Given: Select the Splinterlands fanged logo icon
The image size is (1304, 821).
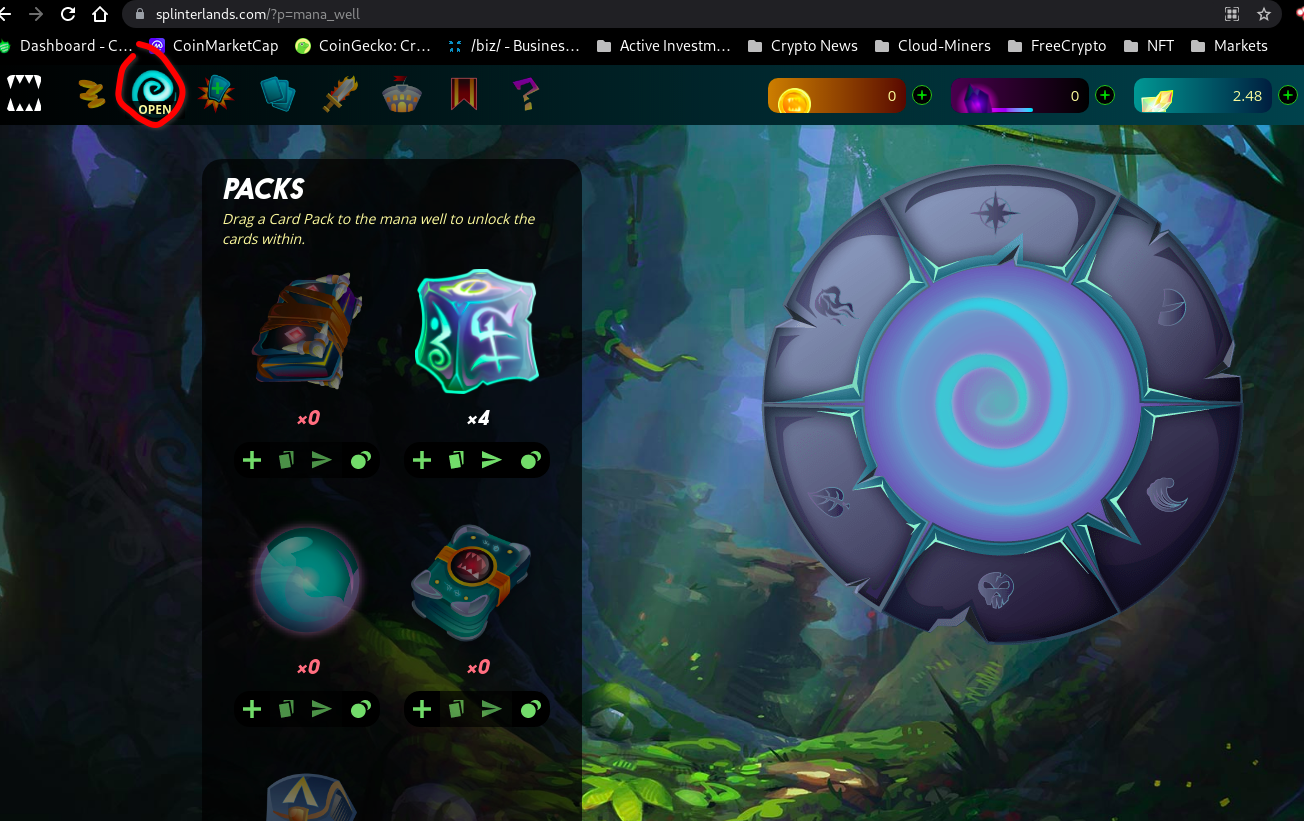Looking at the screenshot, I should (24, 94).
